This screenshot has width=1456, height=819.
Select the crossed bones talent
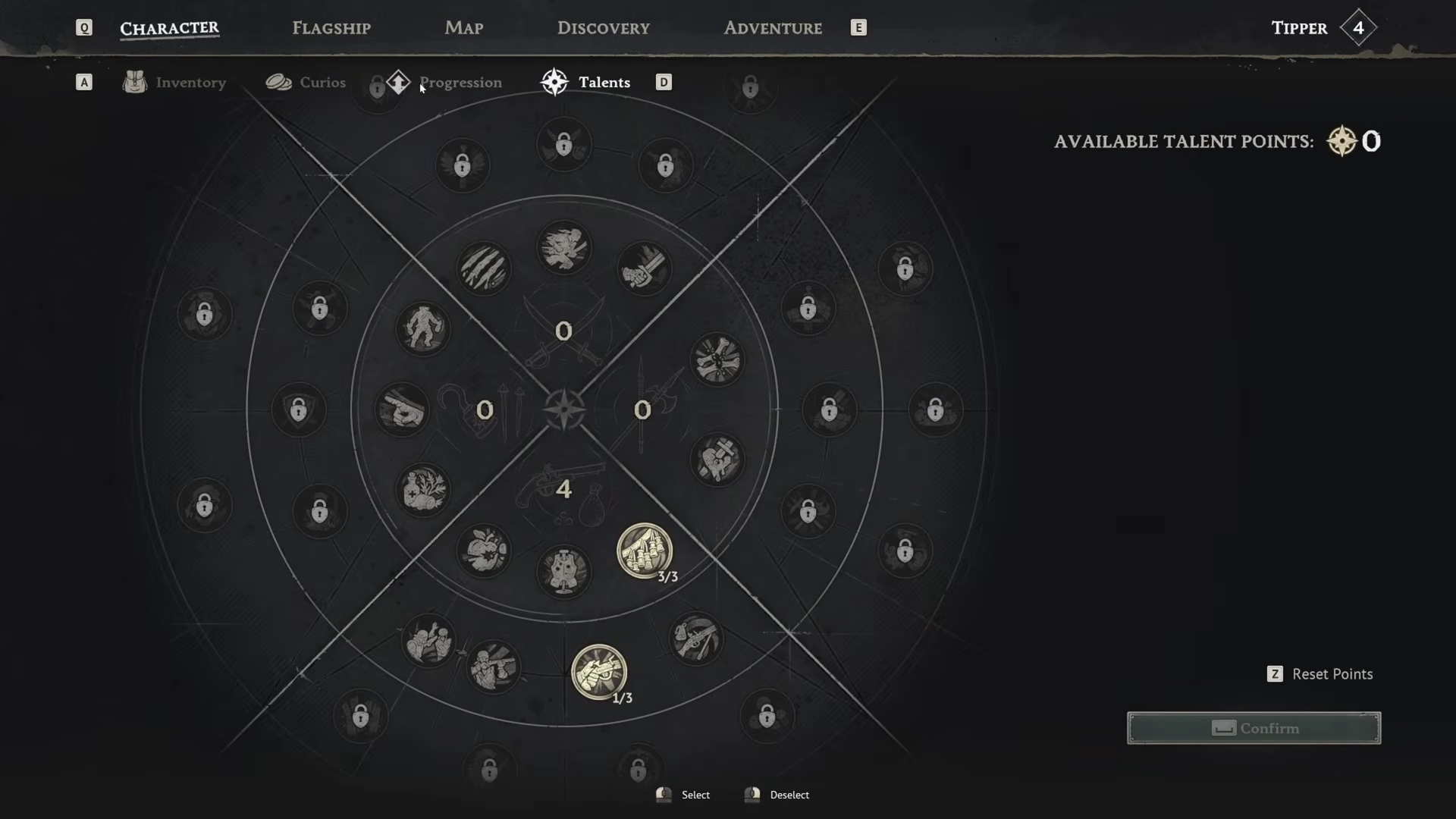point(717,359)
